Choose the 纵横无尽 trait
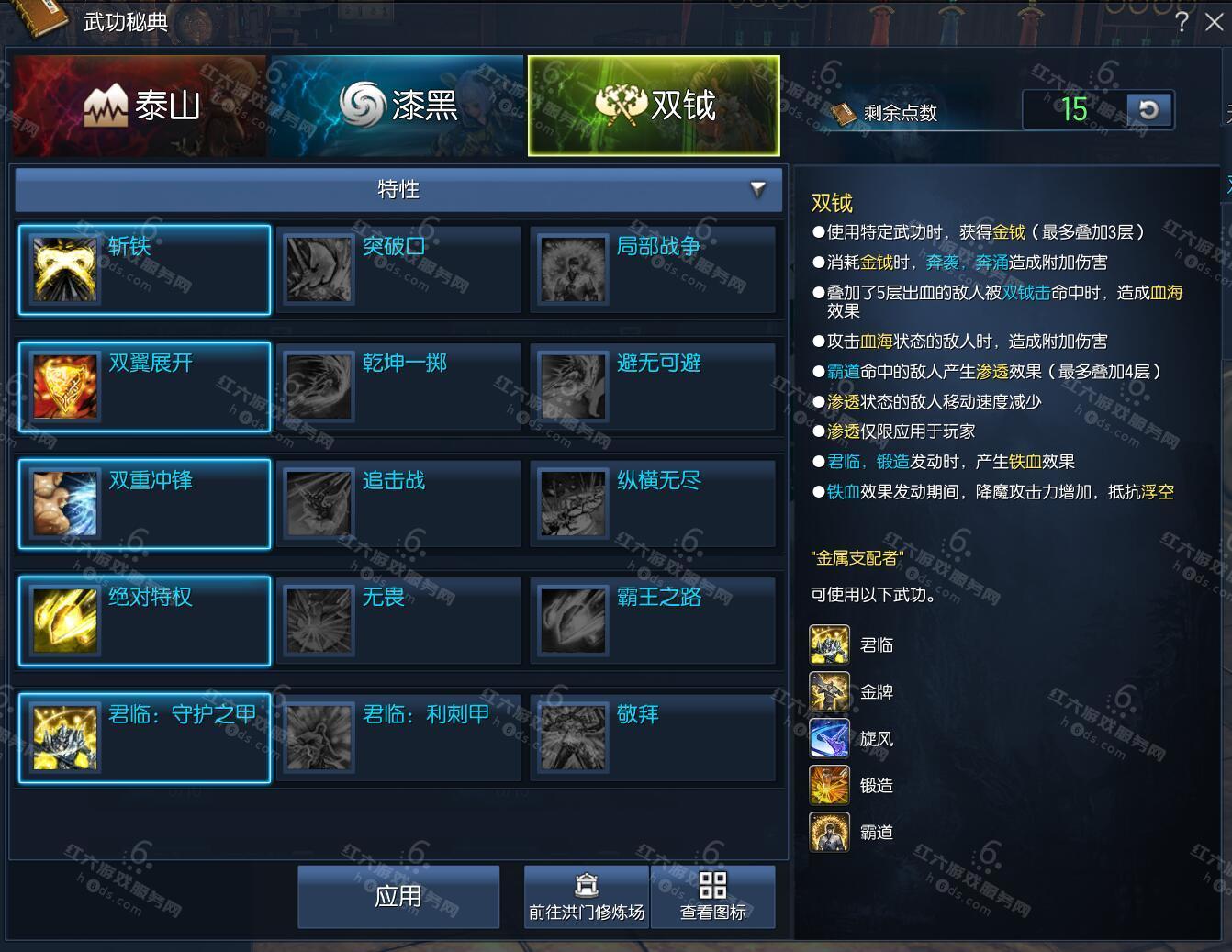1232x952 pixels. pyautogui.click(x=653, y=504)
